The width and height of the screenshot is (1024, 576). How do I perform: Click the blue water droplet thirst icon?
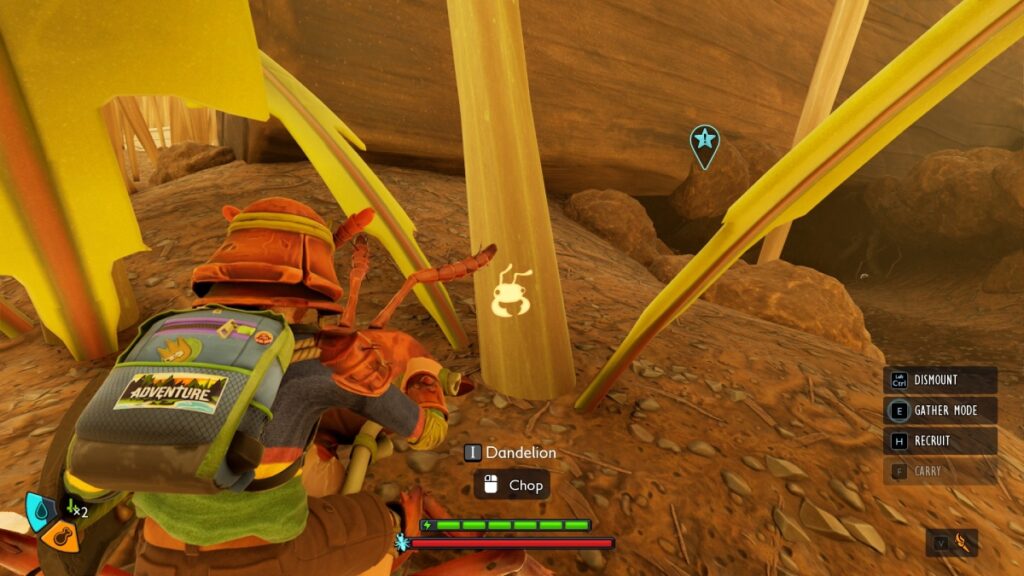coord(40,507)
